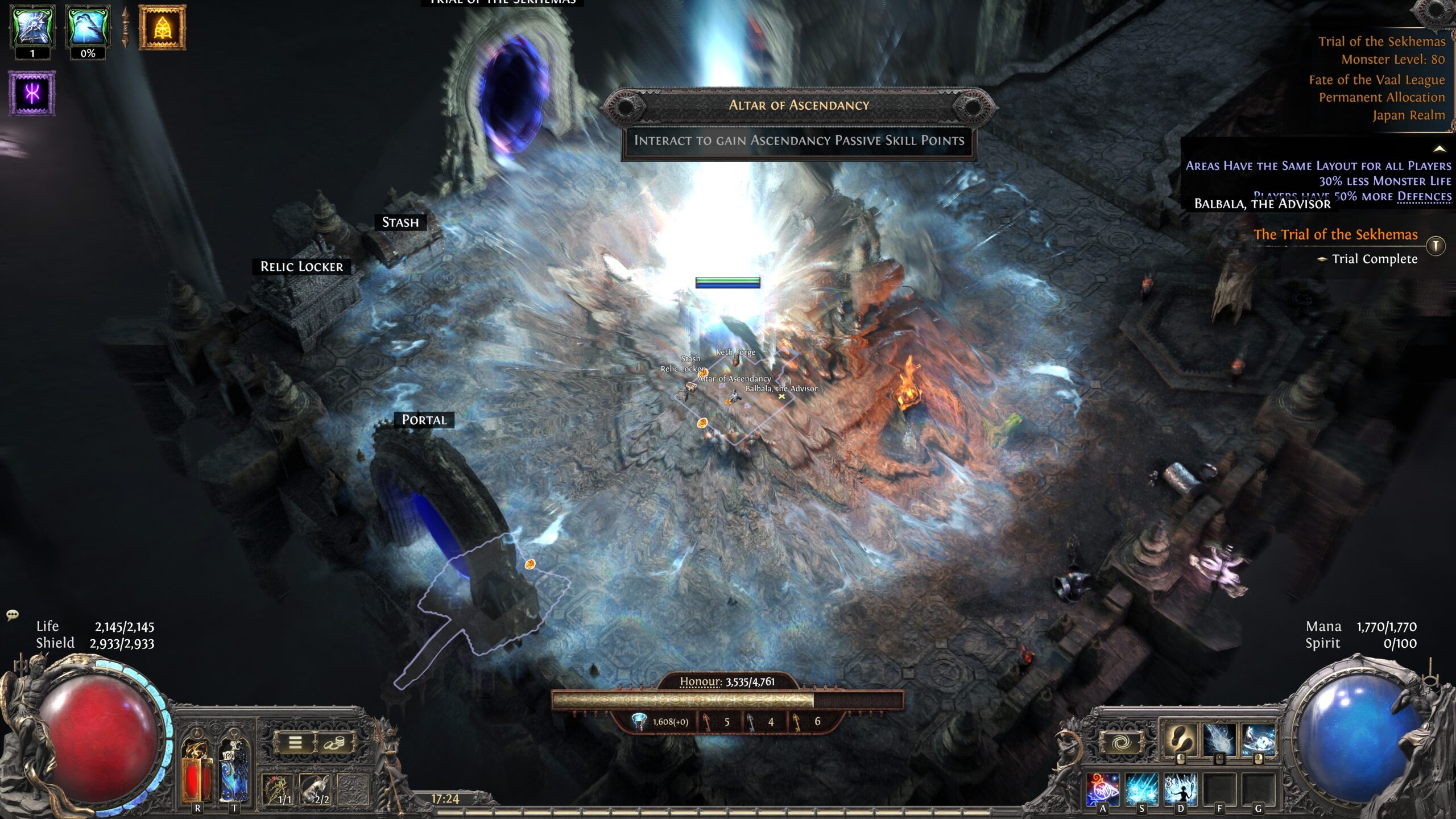Image resolution: width=1456 pixels, height=819 pixels.
Task: Activate the ice caster skill bound to D
Action: pos(1180,789)
